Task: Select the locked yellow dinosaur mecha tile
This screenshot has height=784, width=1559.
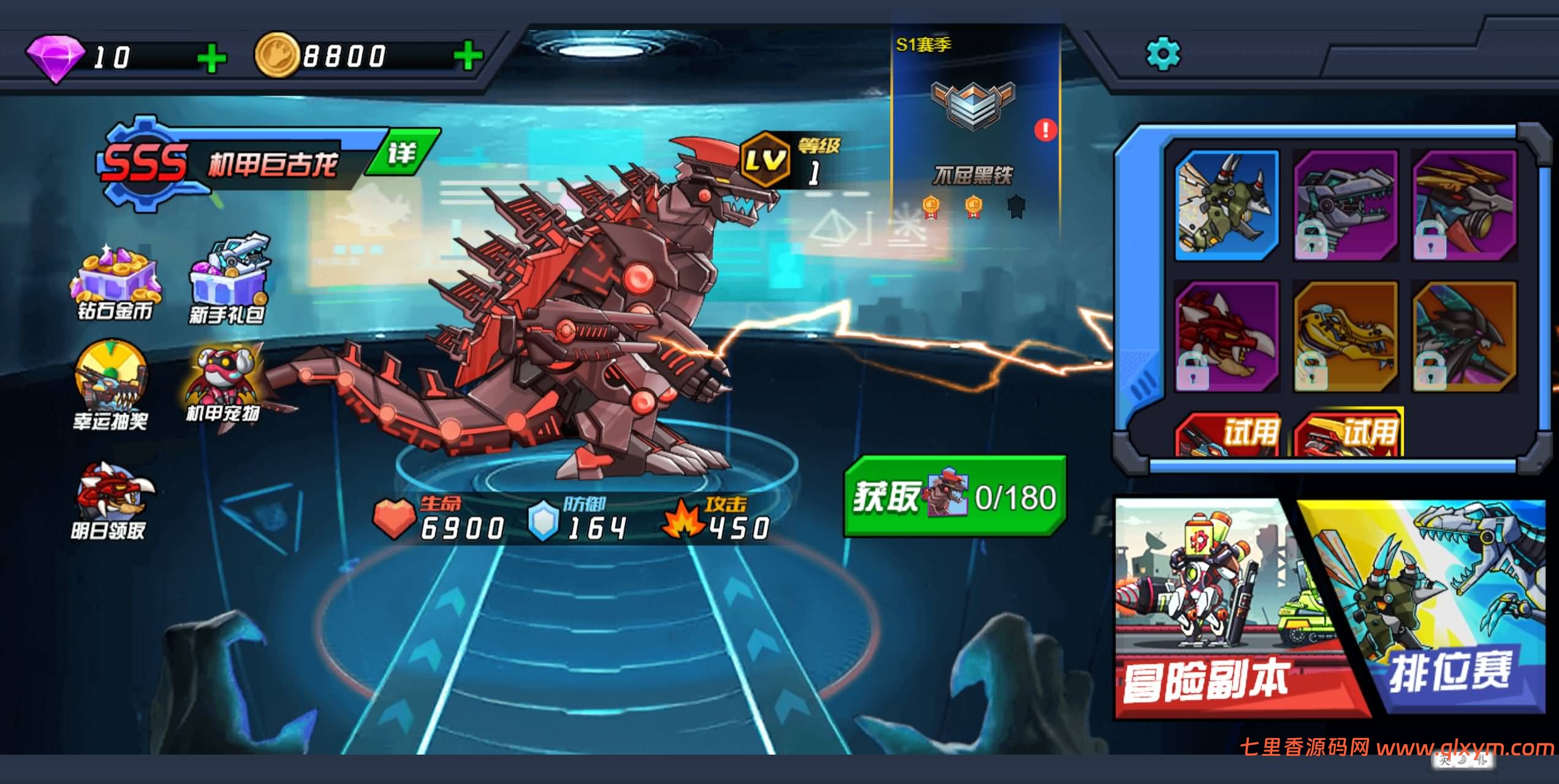Action: tap(1345, 336)
